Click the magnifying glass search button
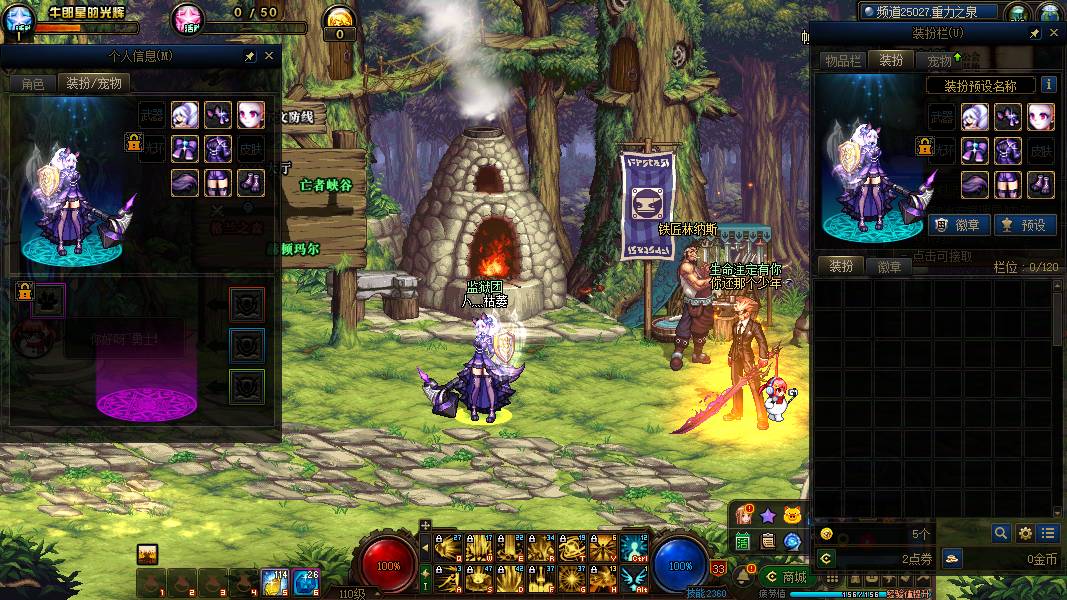 tap(1001, 533)
